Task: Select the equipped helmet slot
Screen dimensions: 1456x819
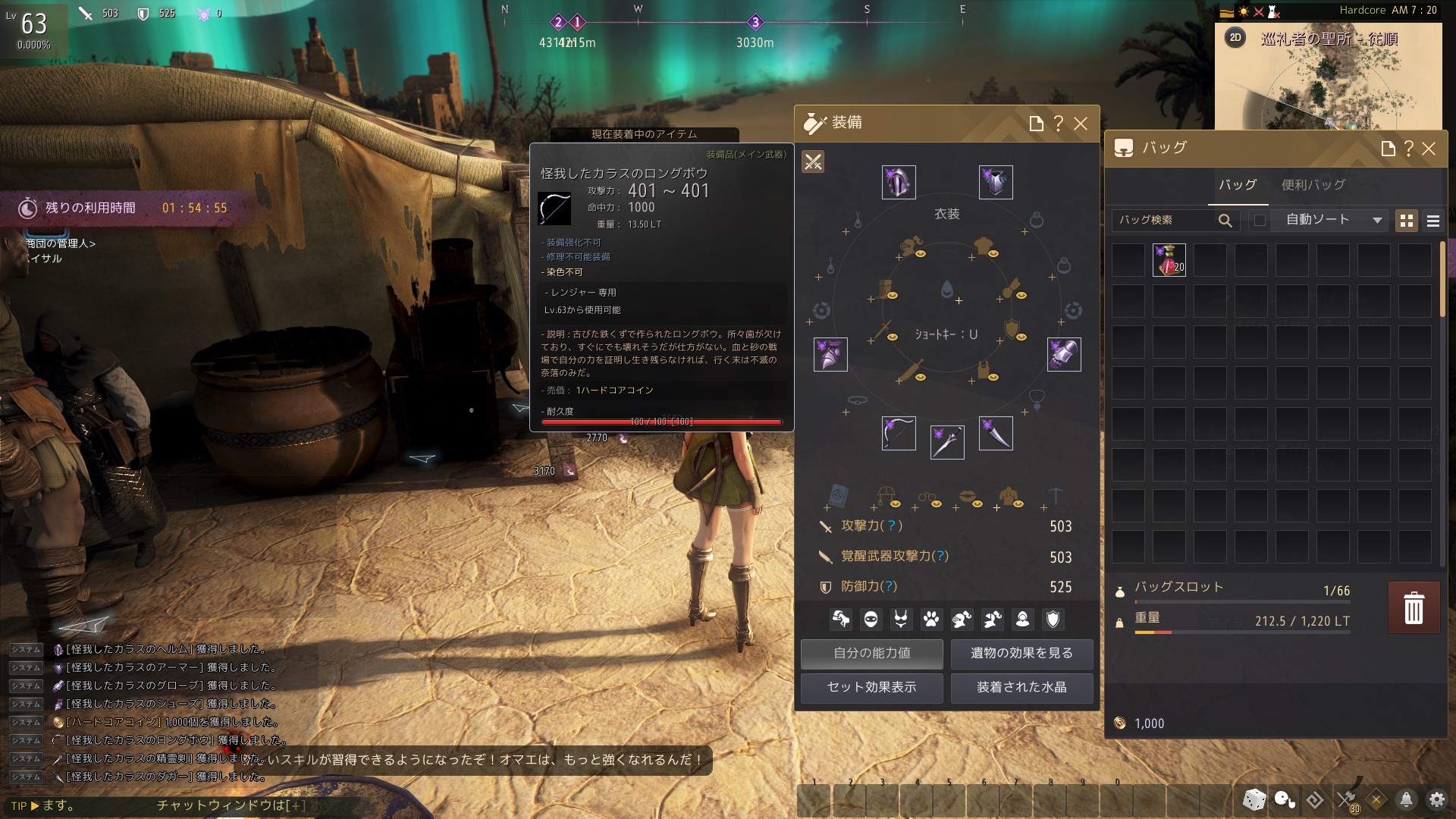Action: pyautogui.click(x=899, y=183)
